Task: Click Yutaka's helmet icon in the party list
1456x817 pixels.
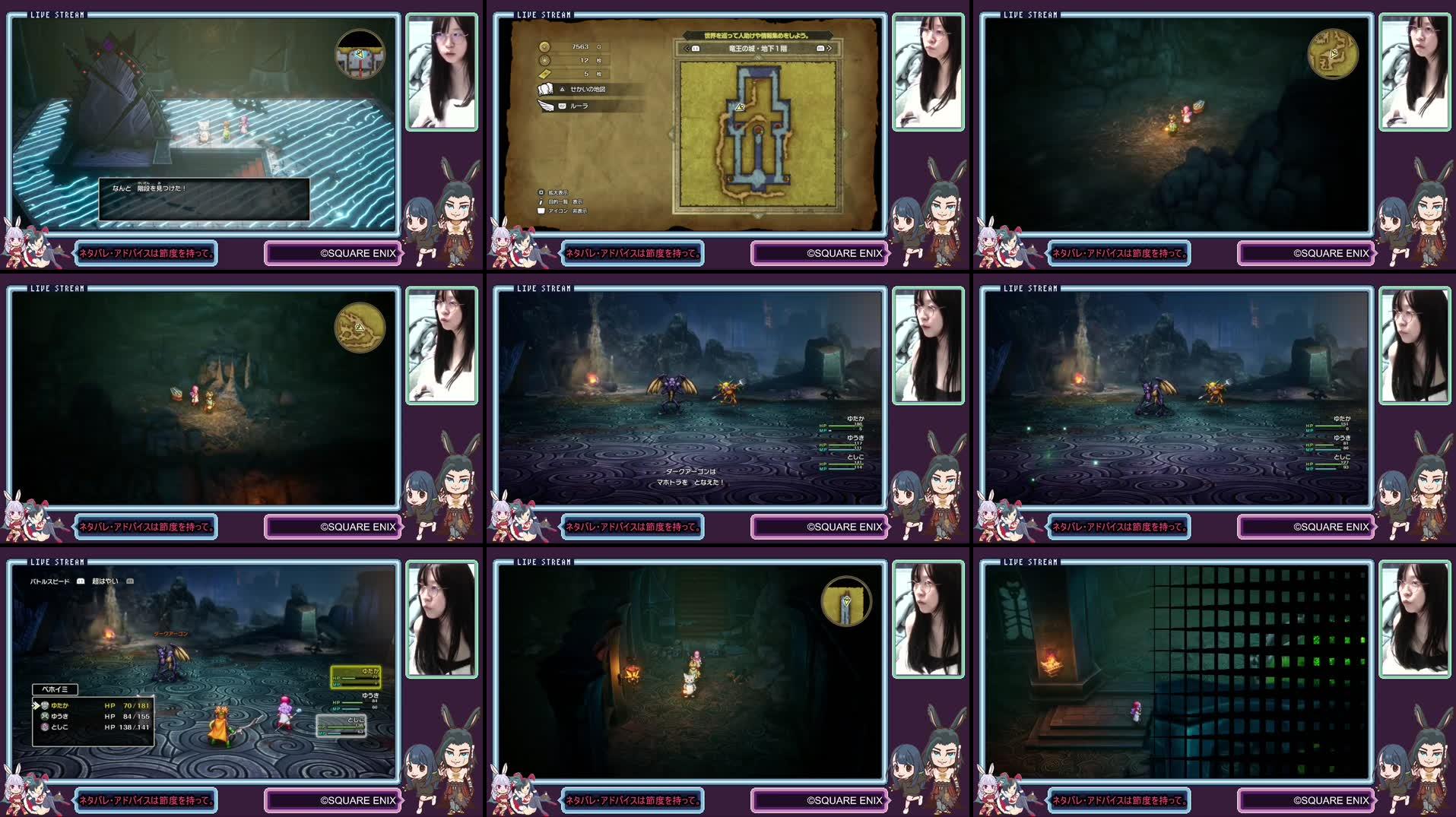Action: 44,705
